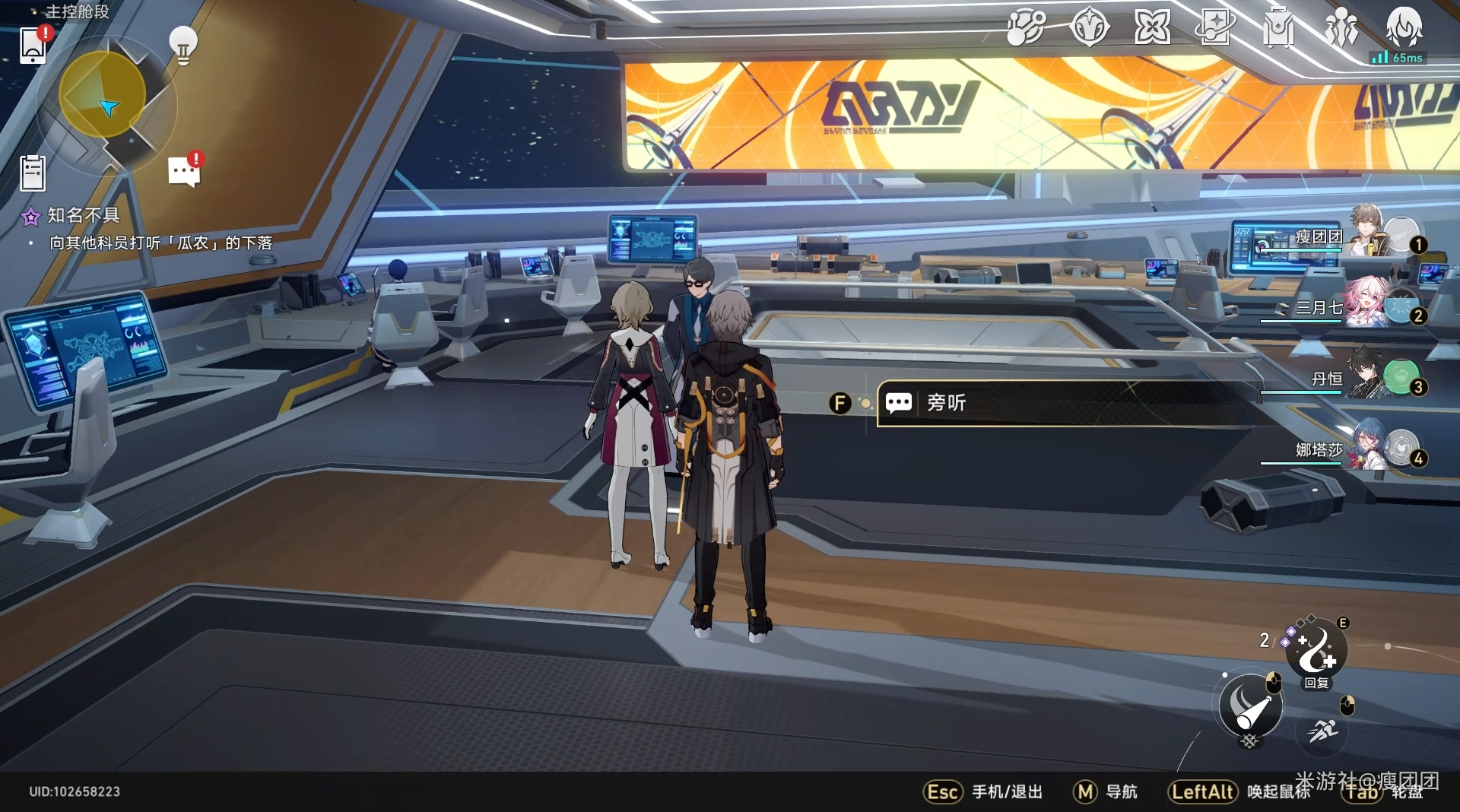1460x812 pixels.
Task: Open the phone menu icon
Action: [x=33, y=46]
